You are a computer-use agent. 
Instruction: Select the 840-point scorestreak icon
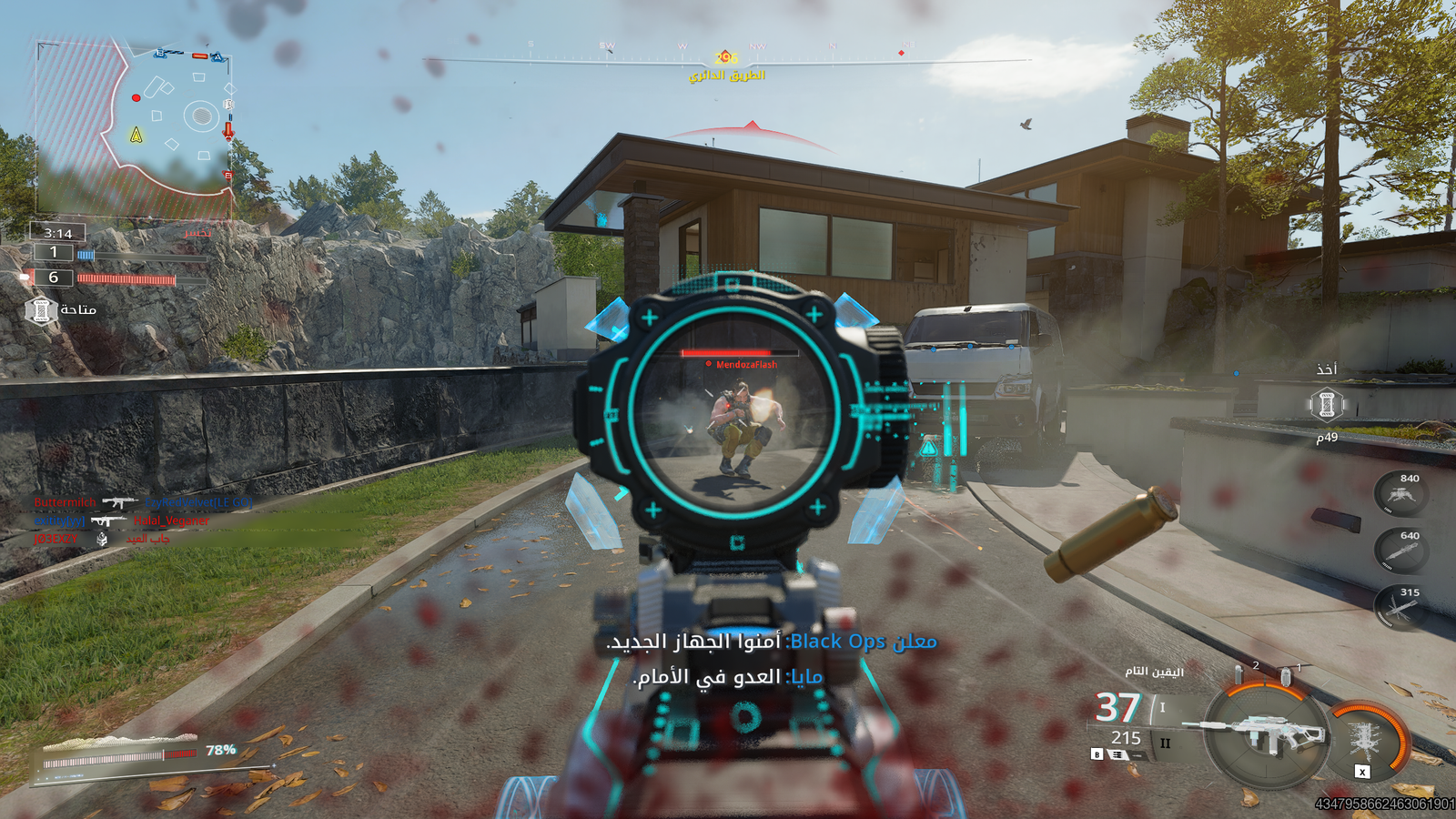tap(1400, 494)
